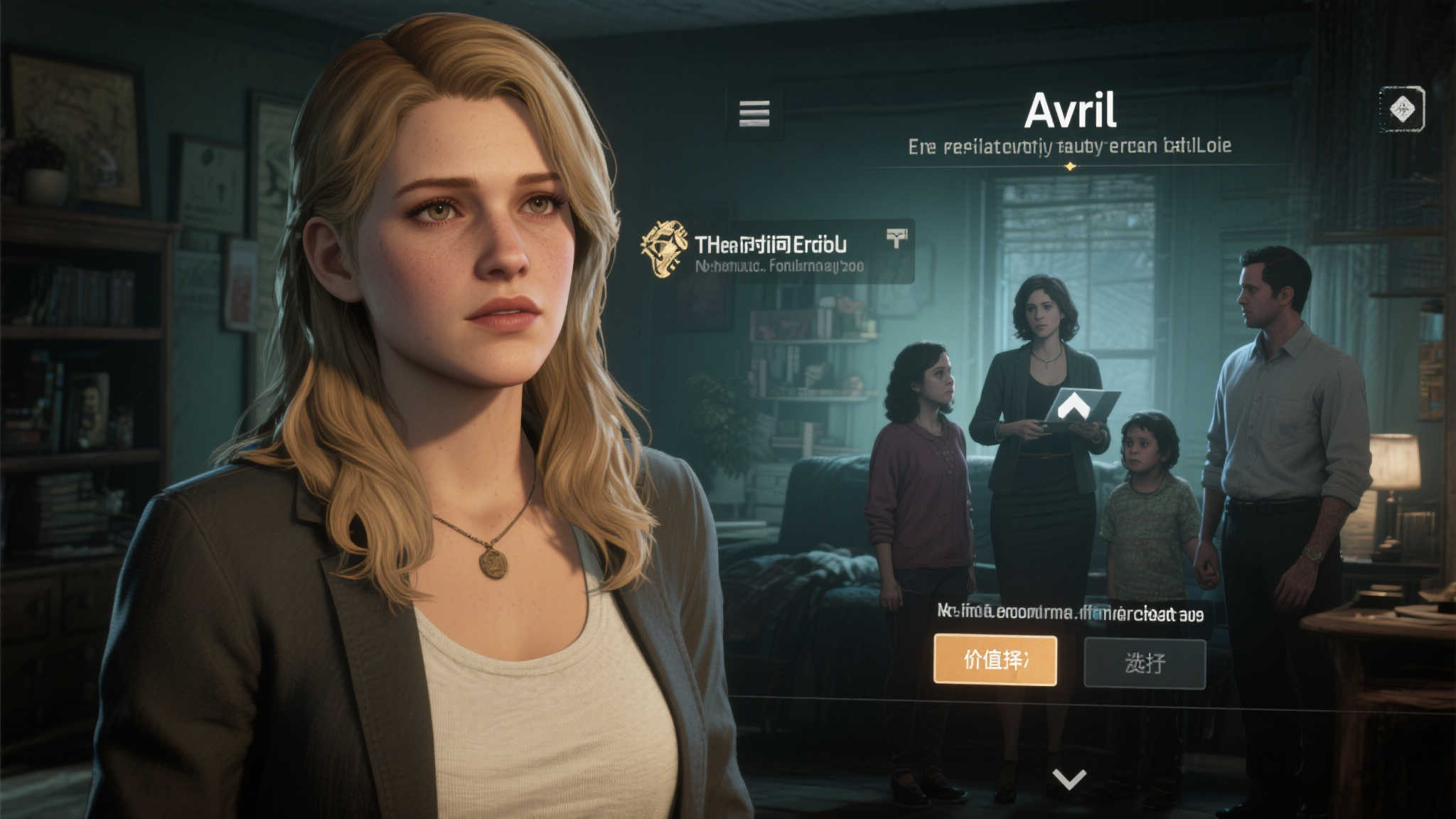Open the hamburger menu
The height and width of the screenshot is (819, 1456).
[754, 113]
